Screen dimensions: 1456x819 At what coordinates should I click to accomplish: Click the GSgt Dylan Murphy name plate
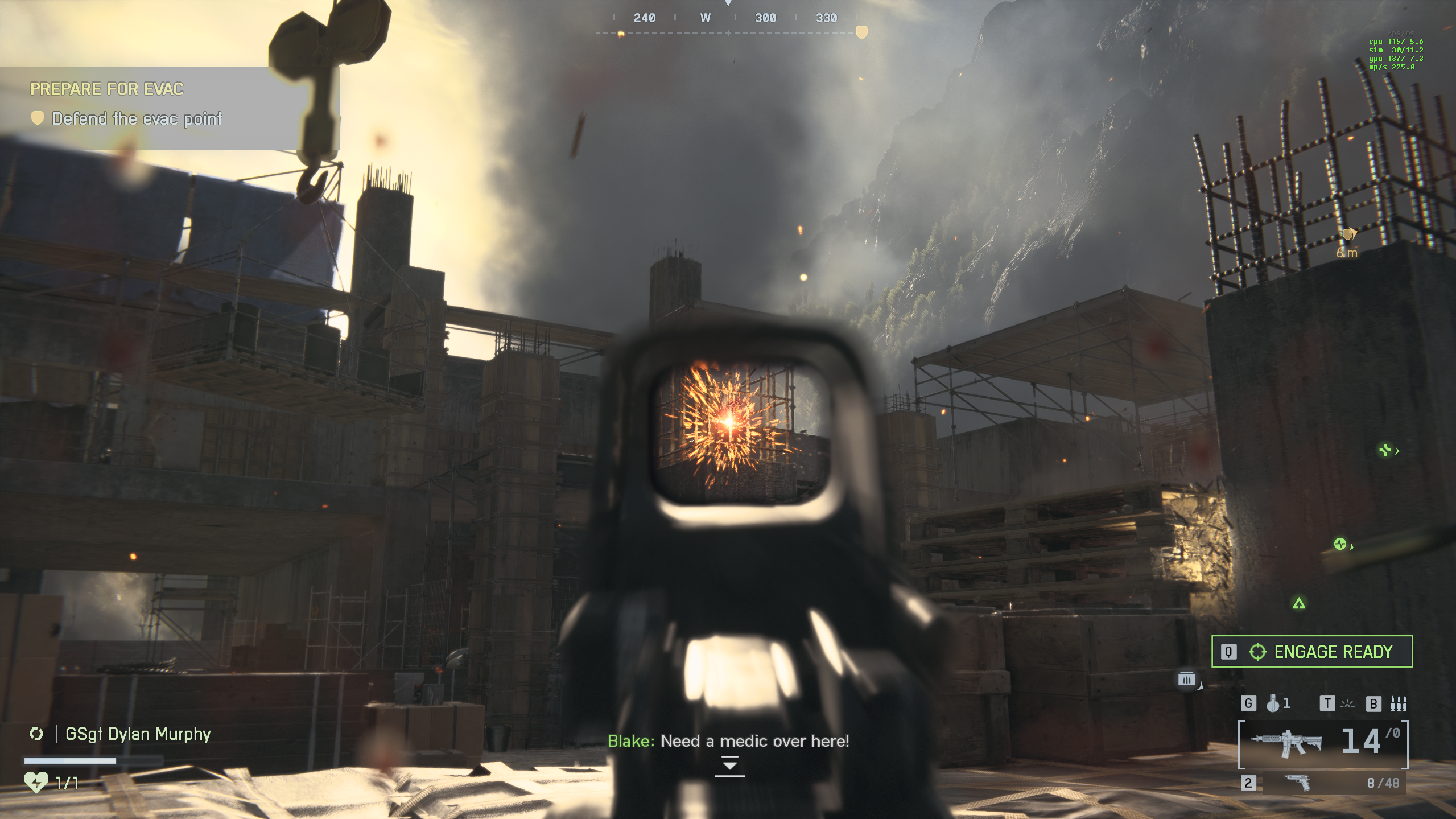coord(138,734)
